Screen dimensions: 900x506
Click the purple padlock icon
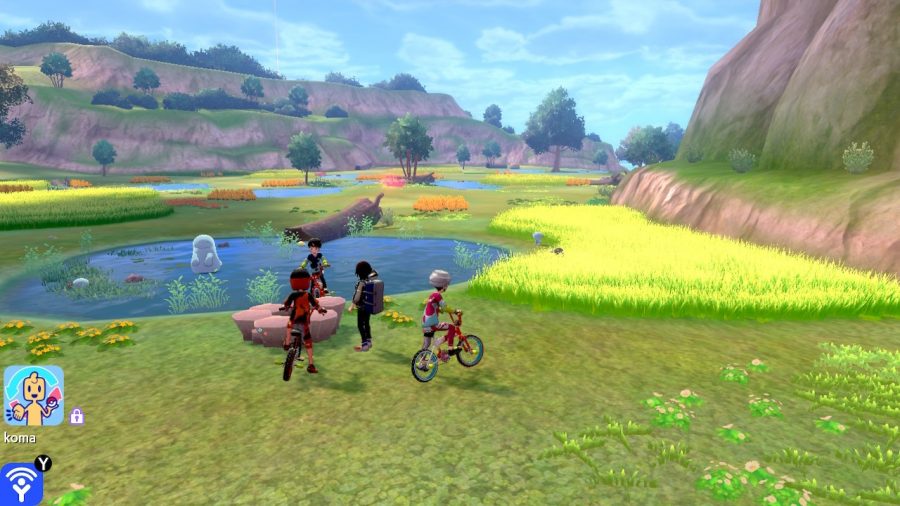coord(77,416)
